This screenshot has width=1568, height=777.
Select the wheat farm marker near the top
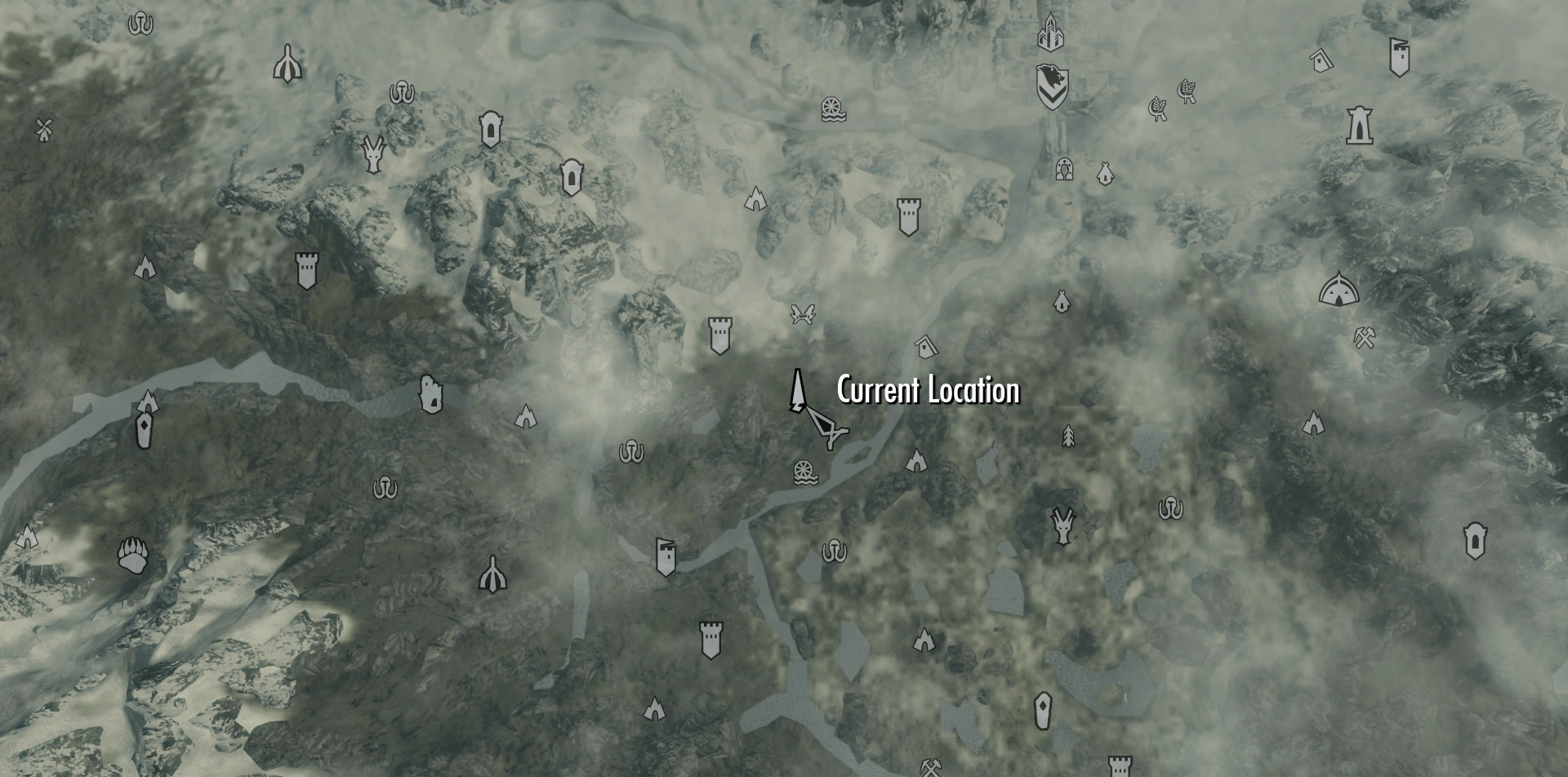click(x=1187, y=90)
